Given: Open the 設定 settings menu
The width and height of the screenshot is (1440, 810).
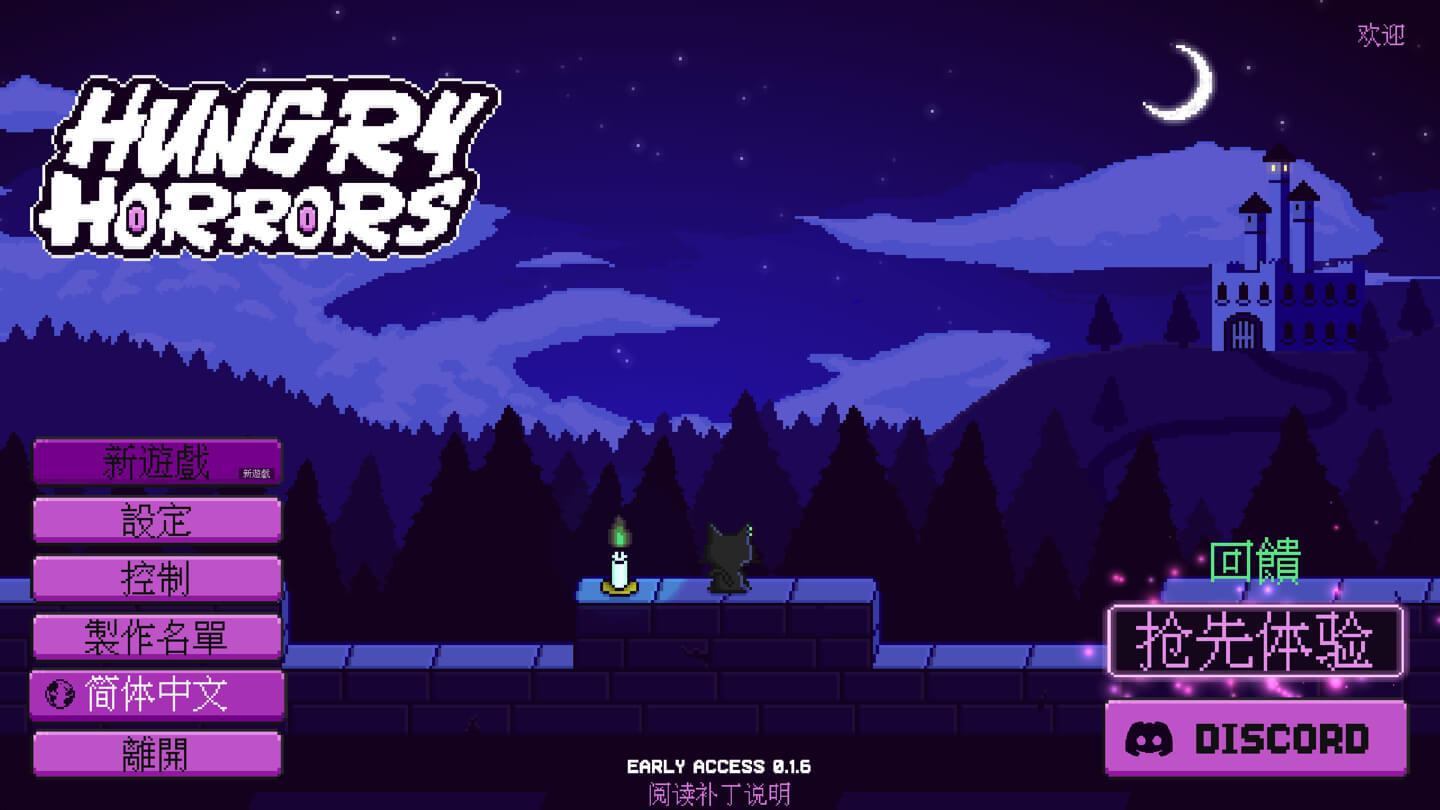Looking at the screenshot, I should [157, 520].
